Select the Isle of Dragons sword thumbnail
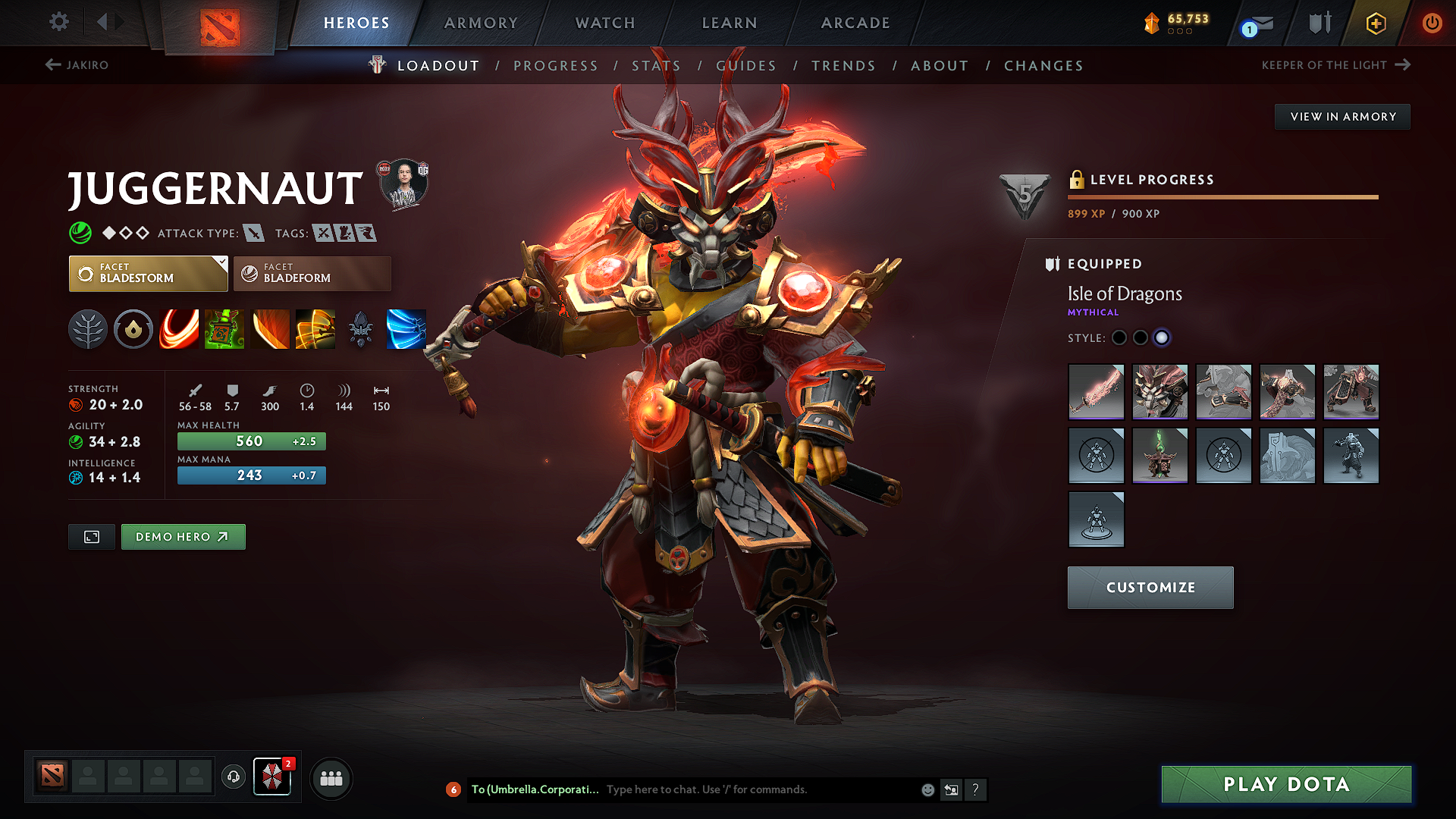 [1096, 392]
